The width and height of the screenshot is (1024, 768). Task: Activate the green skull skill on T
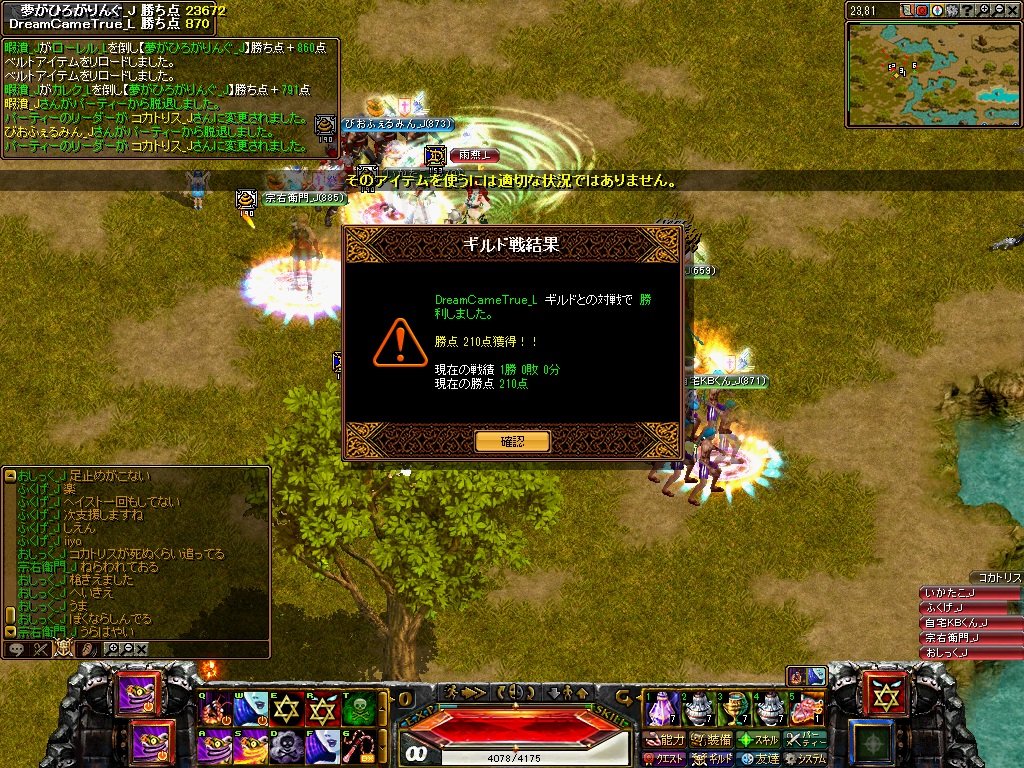point(357,707)
